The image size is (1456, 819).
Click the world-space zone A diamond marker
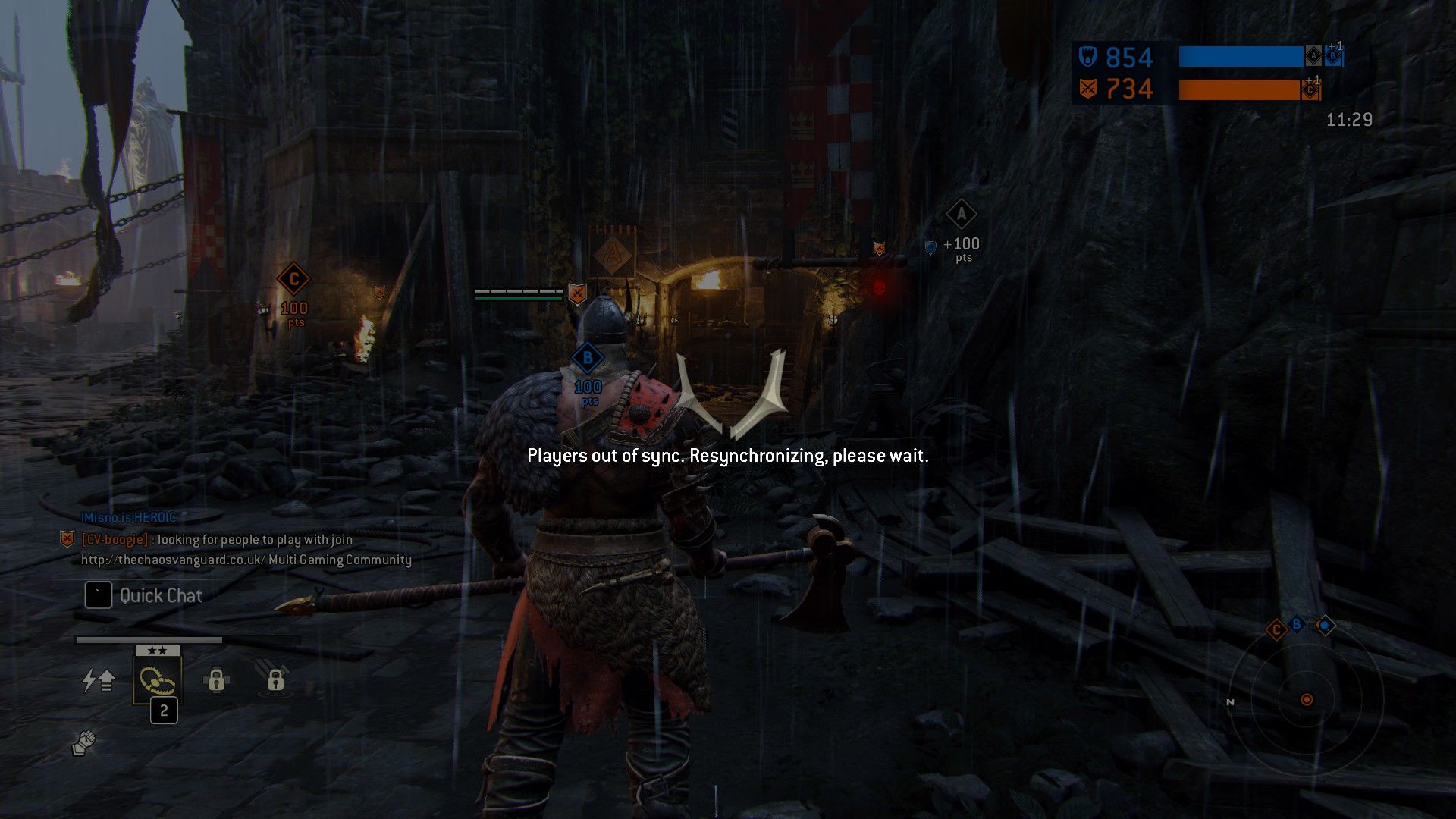tap(961, 215)
